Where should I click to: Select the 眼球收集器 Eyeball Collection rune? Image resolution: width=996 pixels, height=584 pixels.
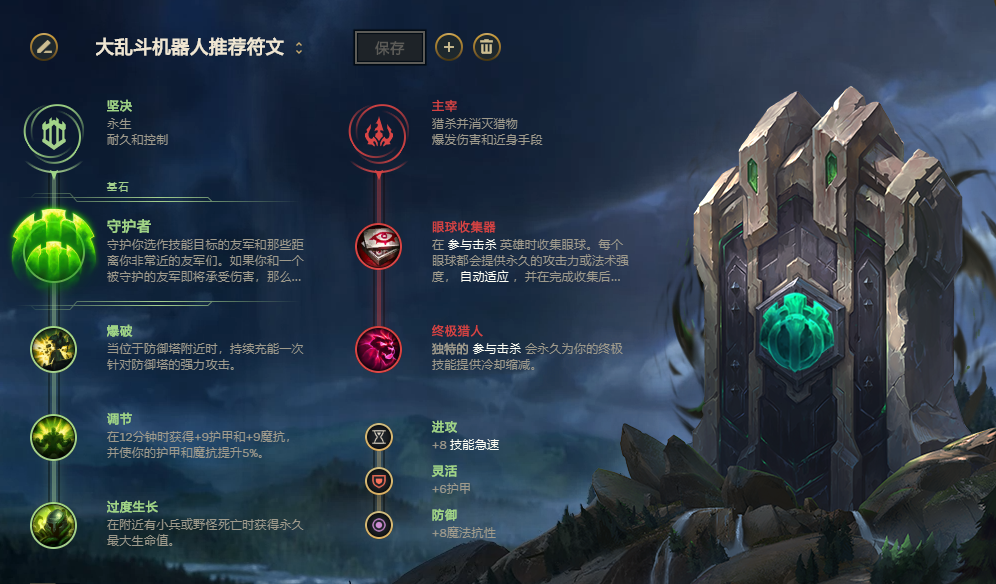click(x=378, y=246)
